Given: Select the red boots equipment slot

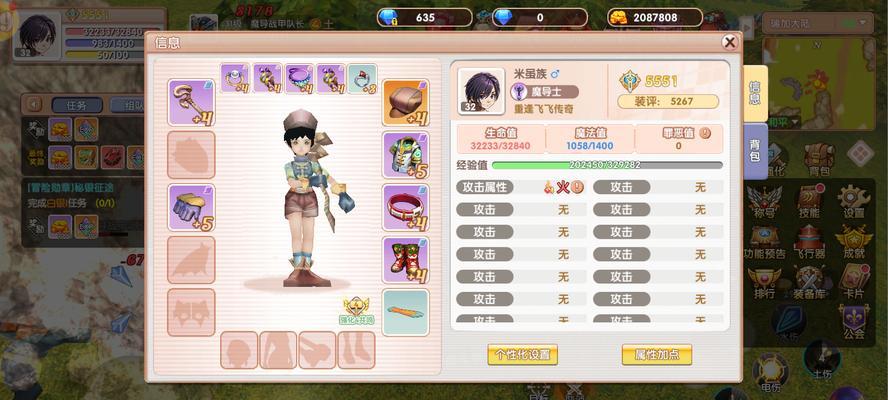Looking at the screenshot, I should 405,260.
